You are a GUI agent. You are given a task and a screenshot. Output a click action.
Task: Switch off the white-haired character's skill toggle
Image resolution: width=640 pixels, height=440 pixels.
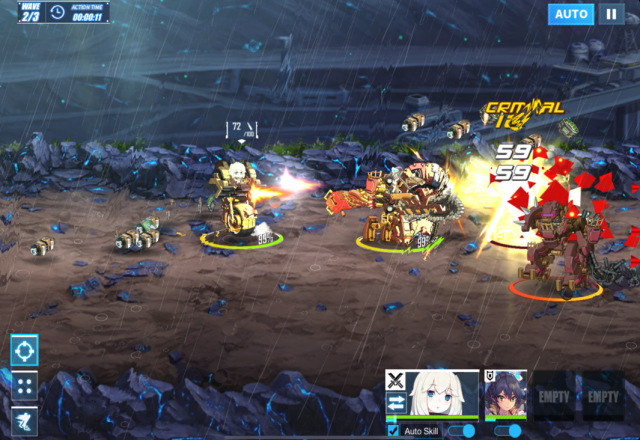point(461,431)
